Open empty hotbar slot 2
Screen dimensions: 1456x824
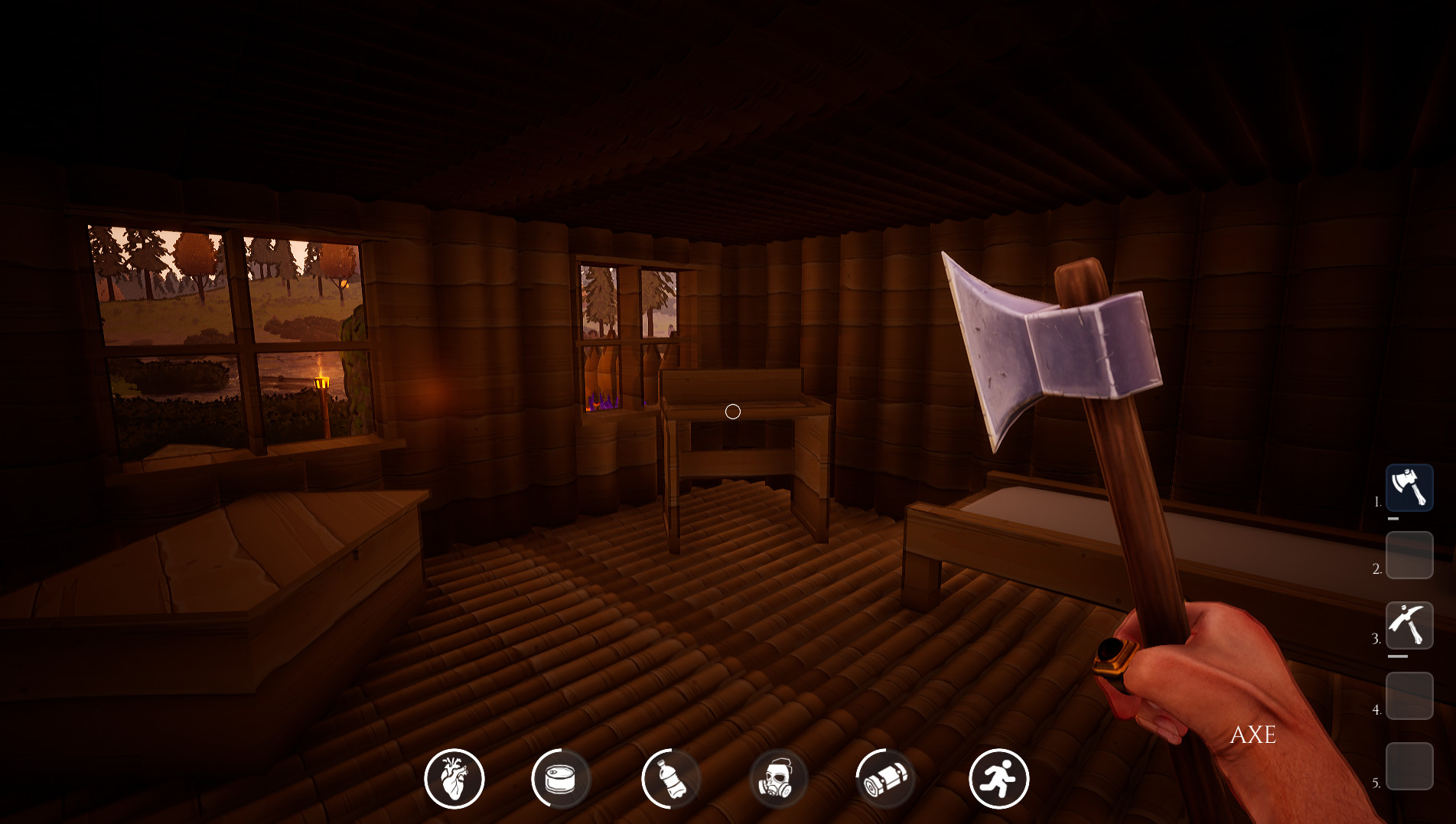pos(1409,556)
